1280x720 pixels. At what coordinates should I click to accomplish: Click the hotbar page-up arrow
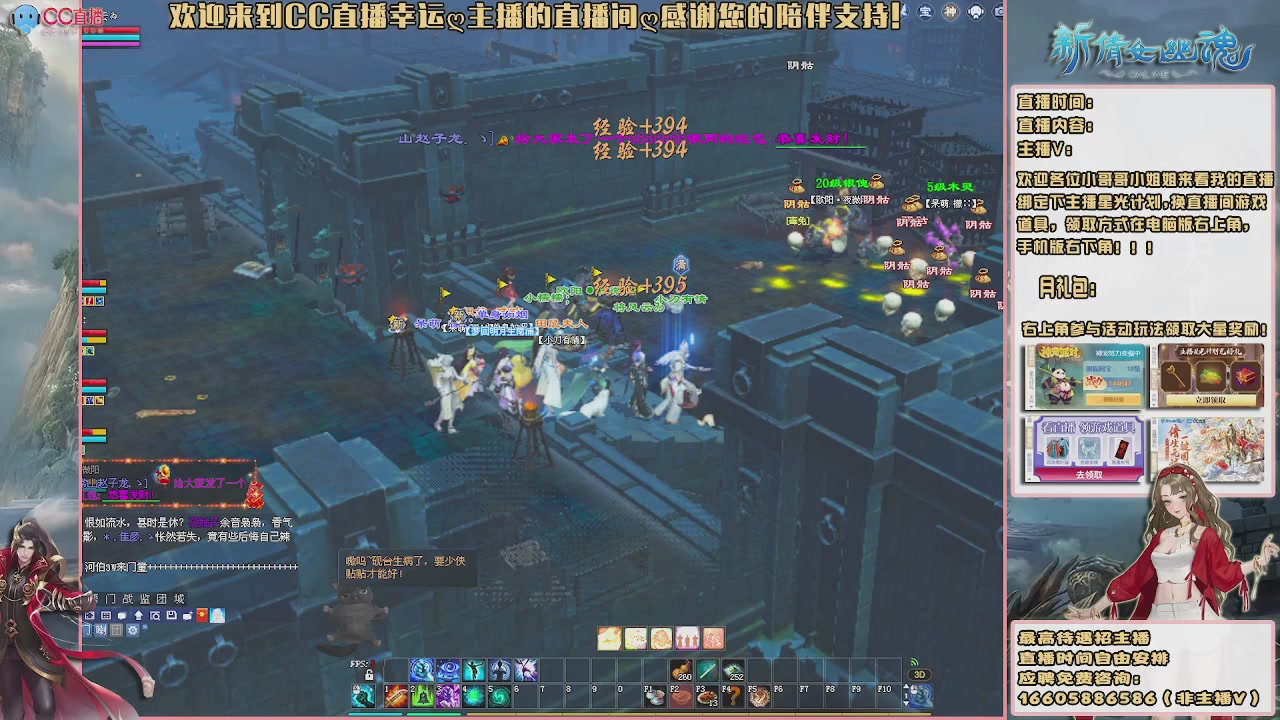point(906,686)
